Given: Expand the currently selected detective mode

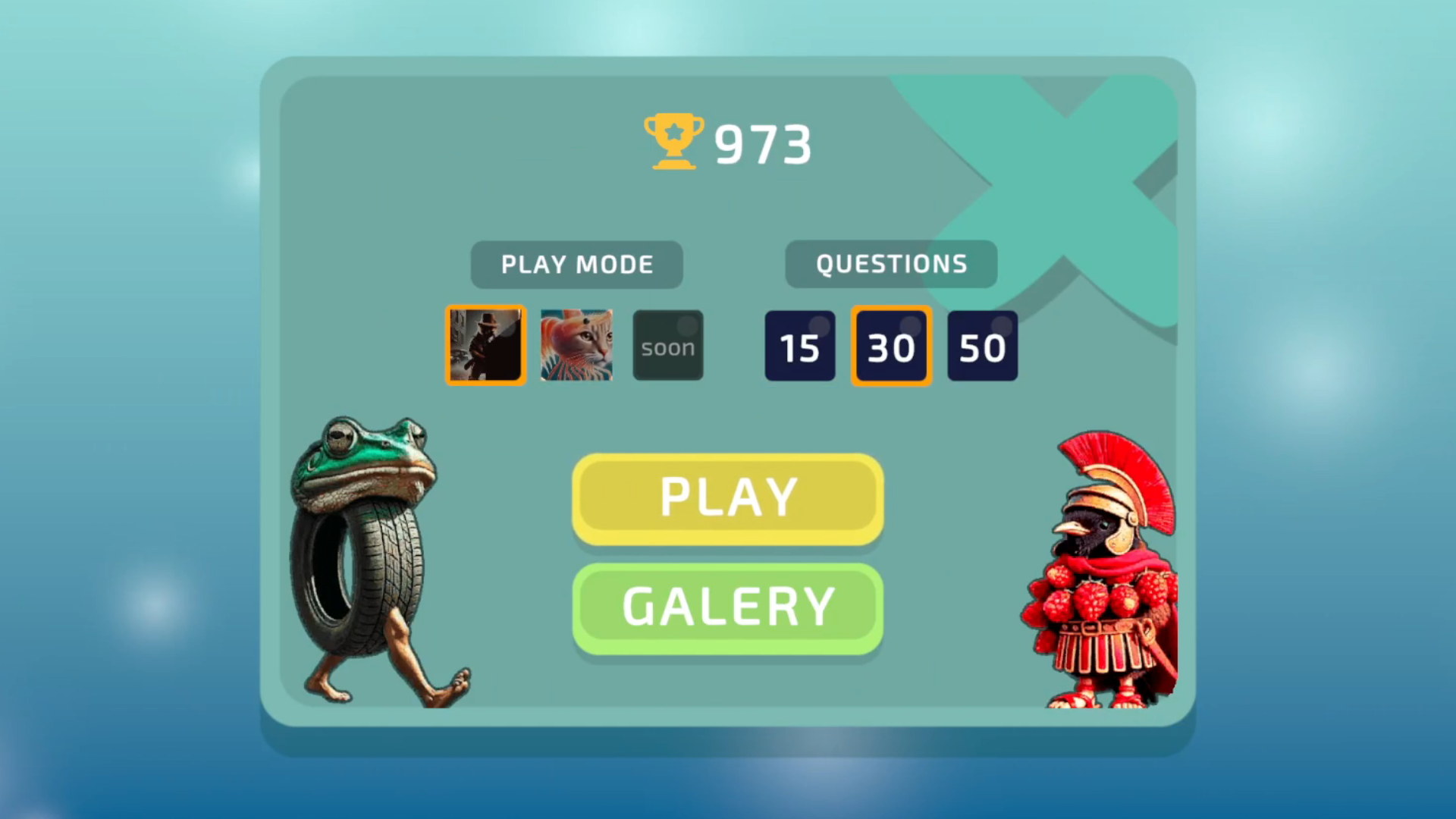Looking at the screenshot, I should tap(485, 345).
